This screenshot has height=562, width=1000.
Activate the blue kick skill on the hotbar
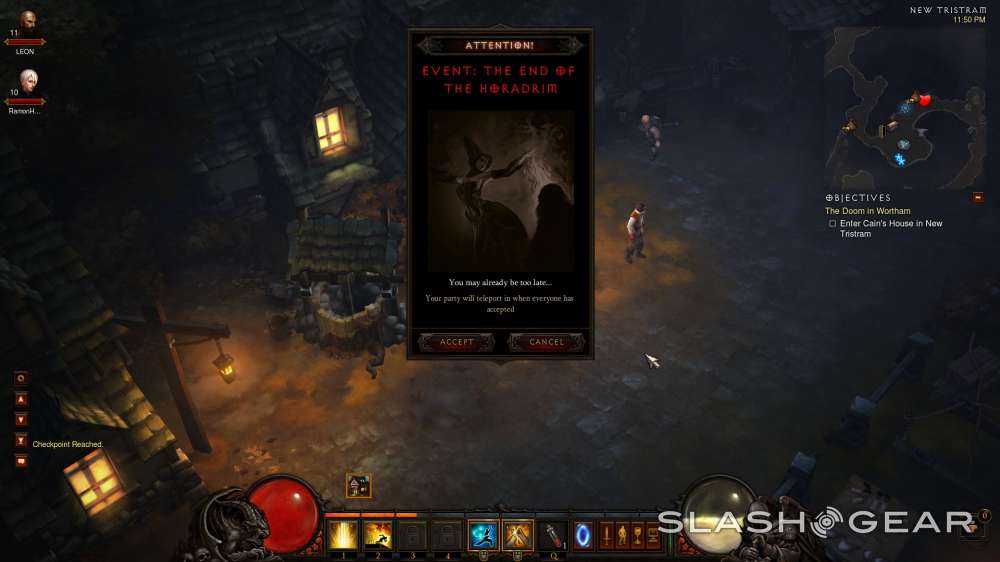tap(483, 536)
